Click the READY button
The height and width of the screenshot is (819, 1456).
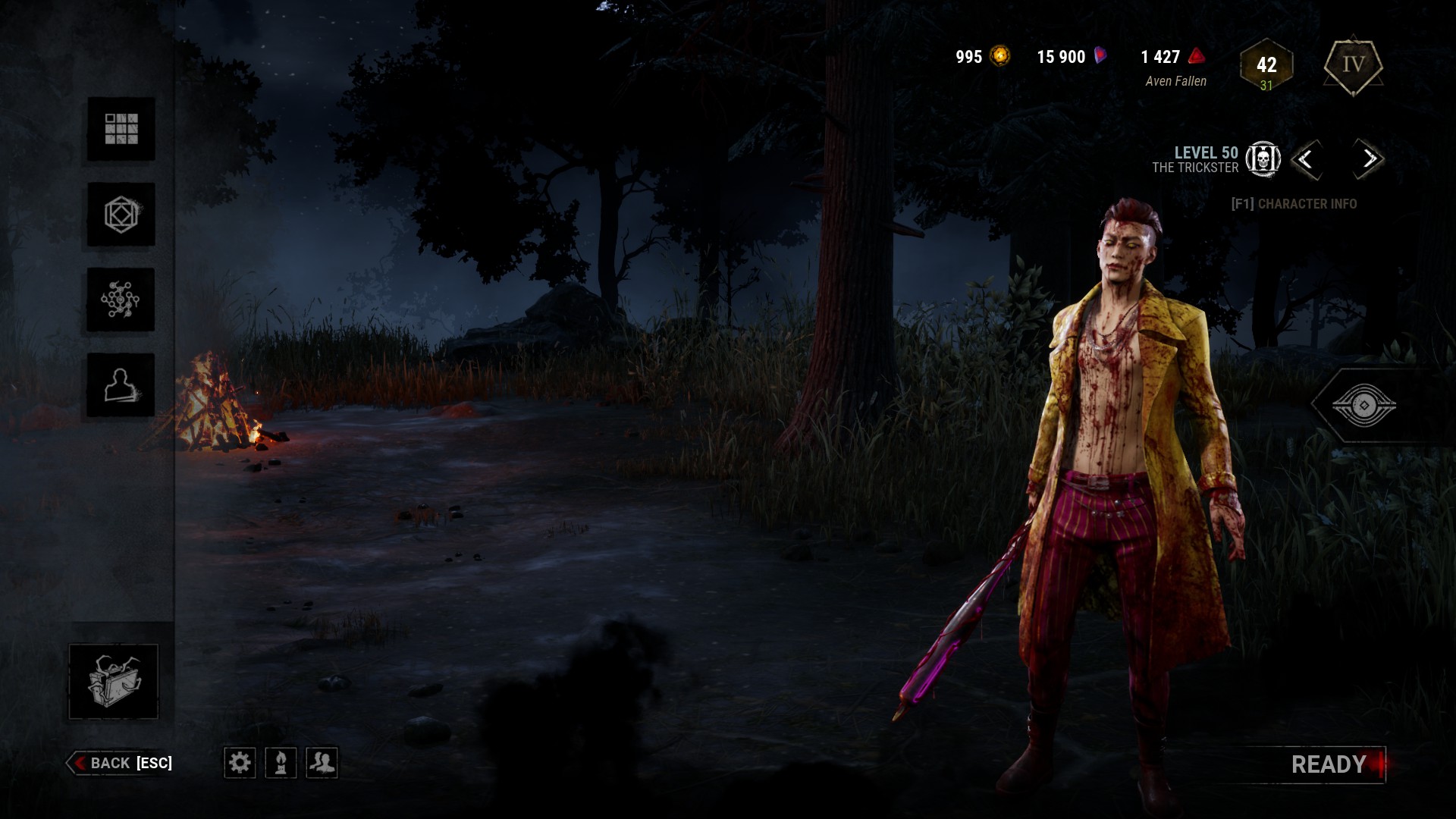coord(1330,764)
